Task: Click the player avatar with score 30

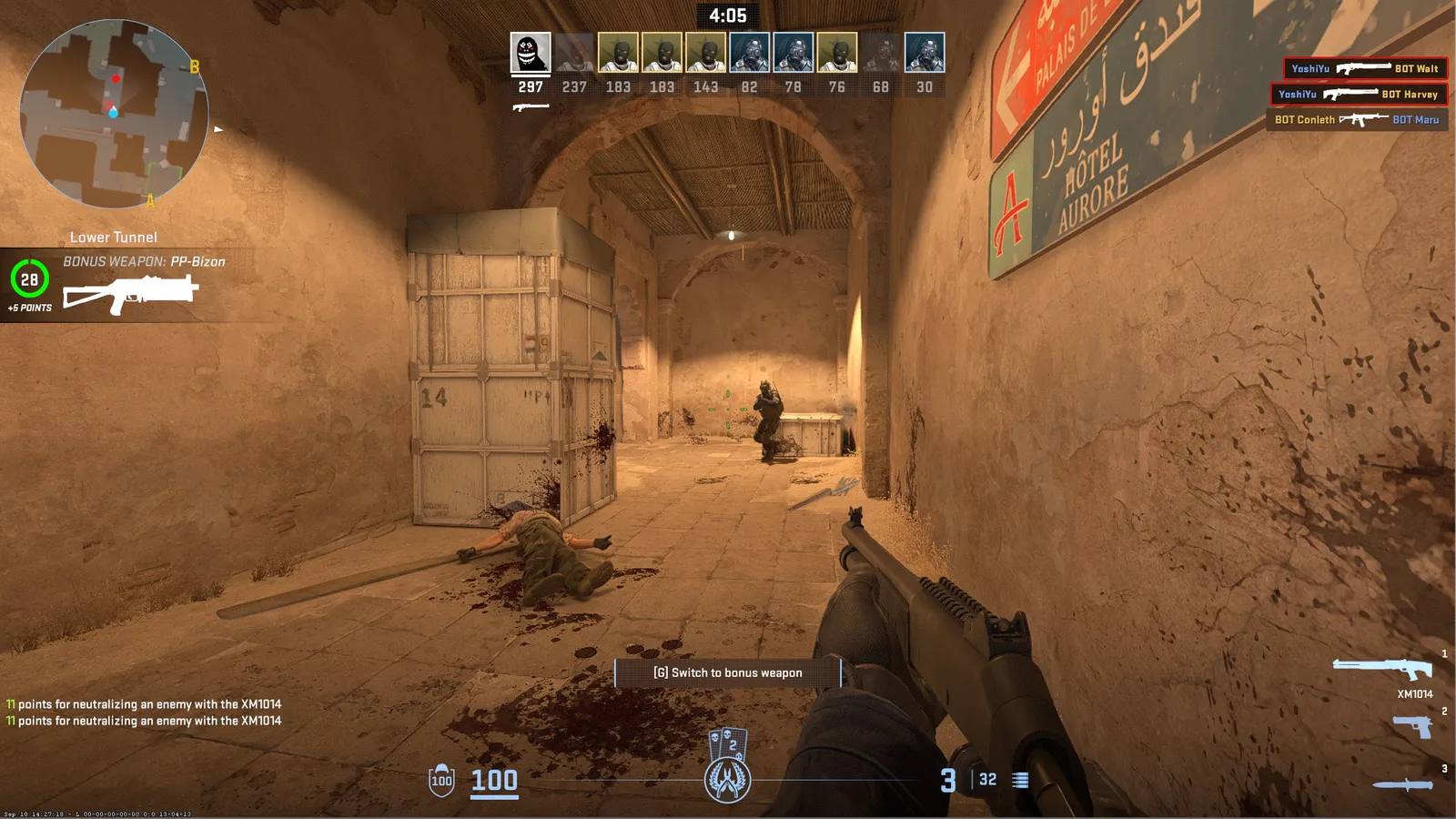Action: coord(925,53)
